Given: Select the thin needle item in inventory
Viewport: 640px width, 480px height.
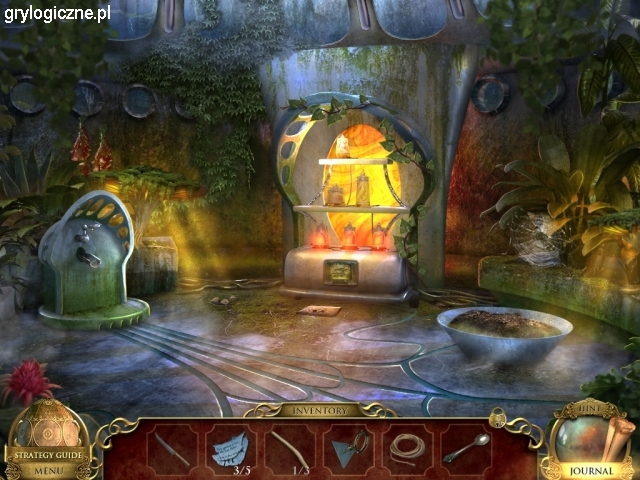Looking at the screenshot, I should (x=172, y=447).
